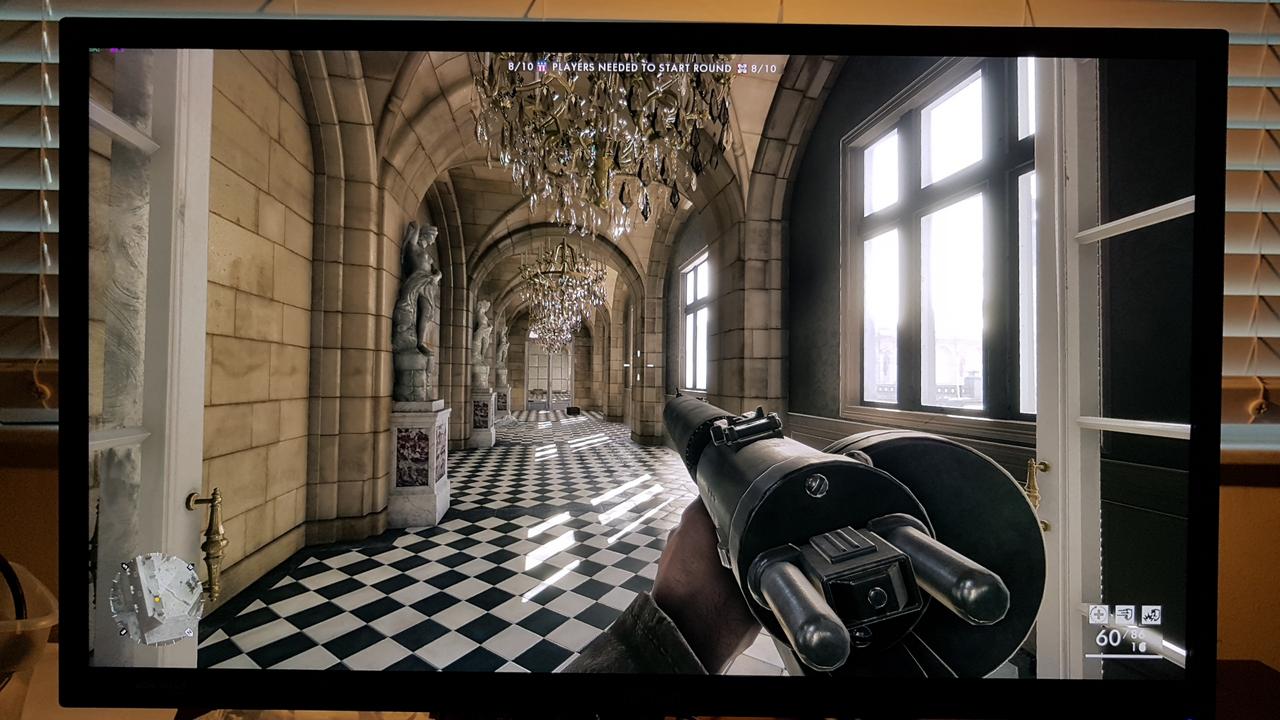Select the medical pouch gadget icon

click(1099, 613)
